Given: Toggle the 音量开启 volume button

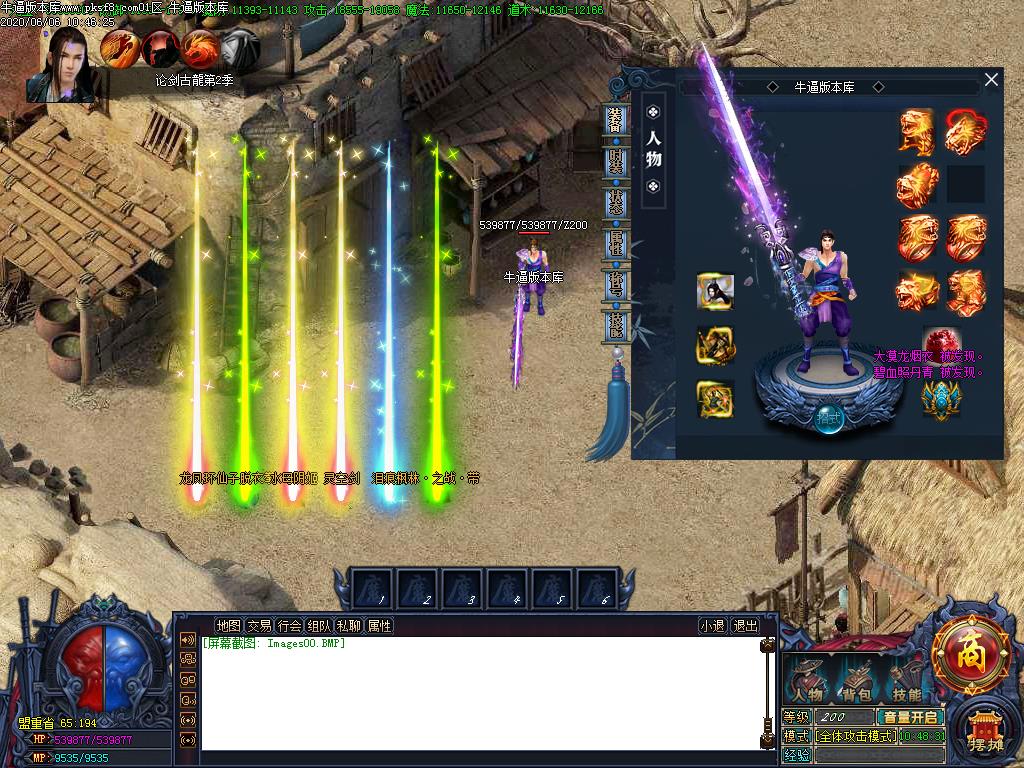Looking at the screenshot, I should click(910, 717).
